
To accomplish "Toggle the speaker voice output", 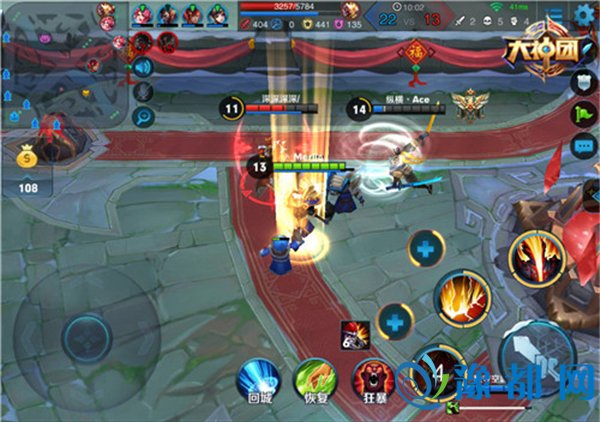I will (141, 66).
